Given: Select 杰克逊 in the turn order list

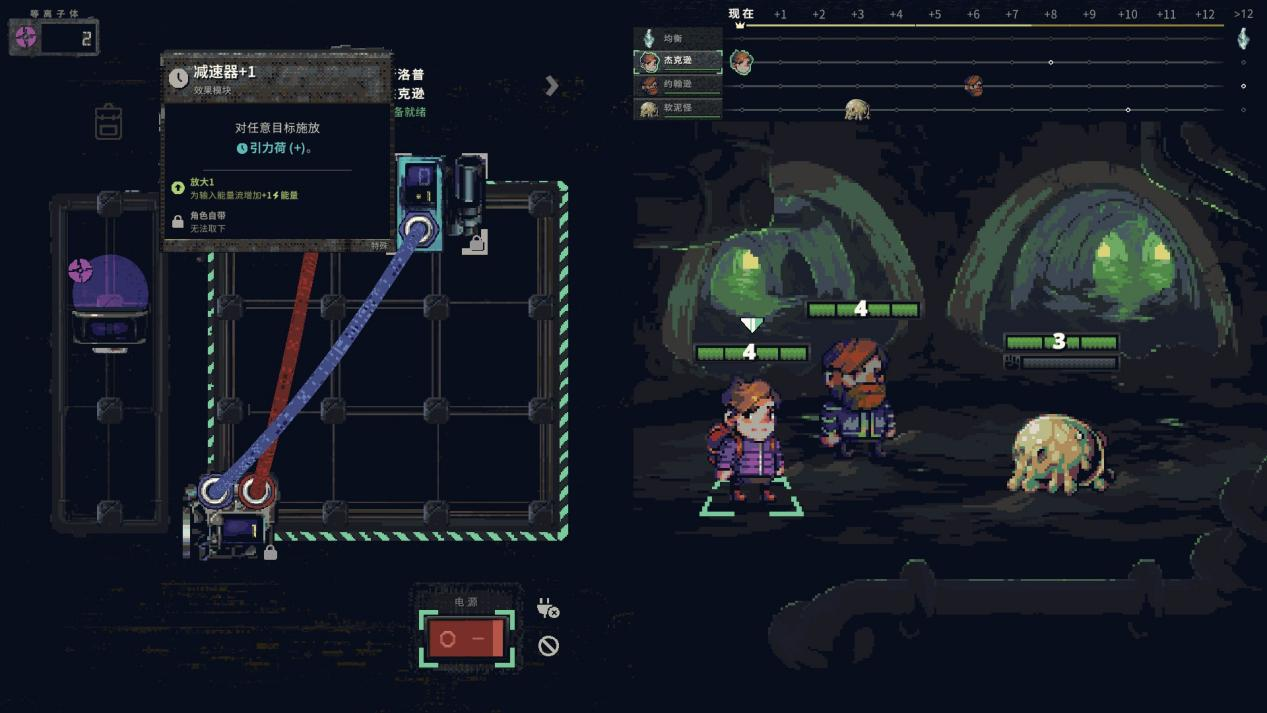Looking at the screenshot, I should [x=678, y=62].
